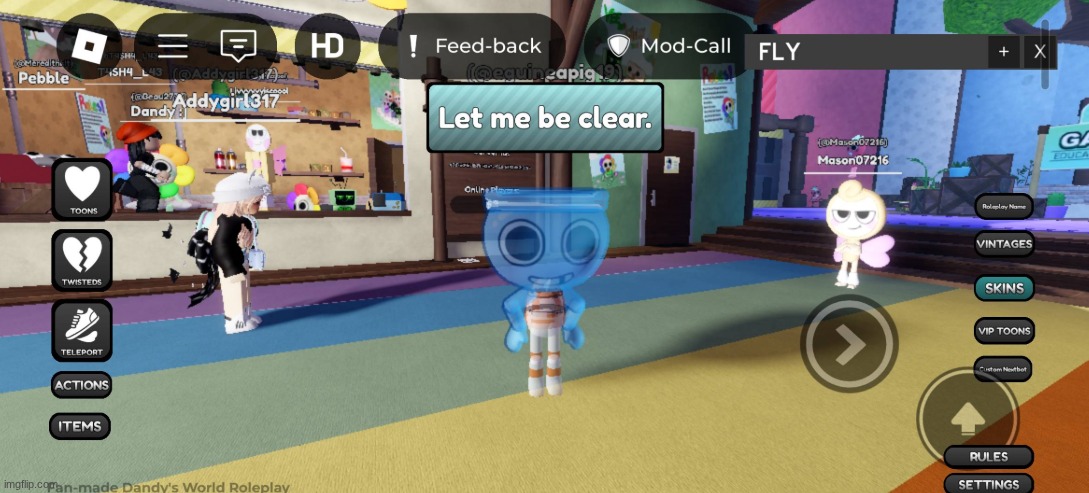Show the Actions list
Viewport: 1089px width, 493px height.
point(82,385)
